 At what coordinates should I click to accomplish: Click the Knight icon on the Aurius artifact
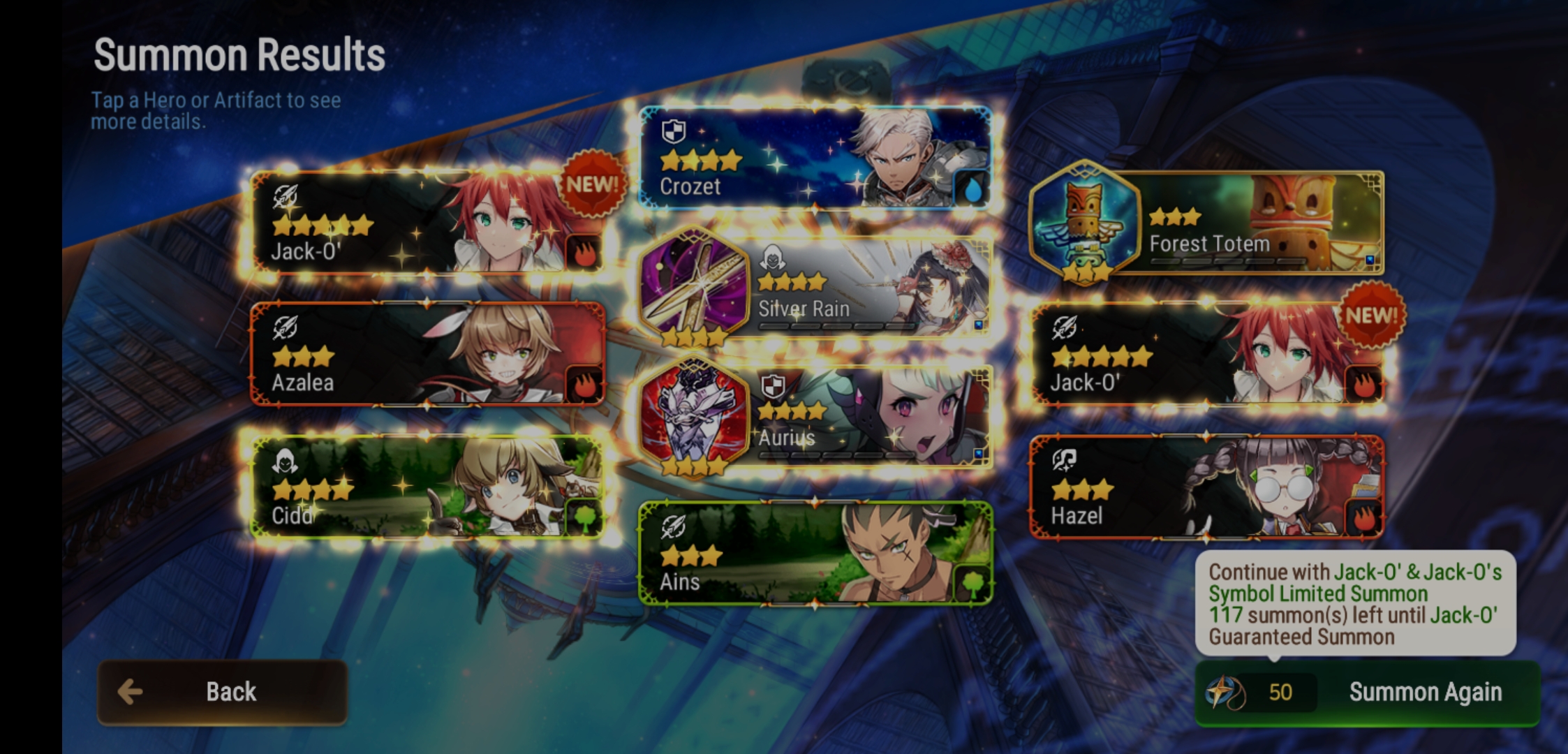(774, 385)
